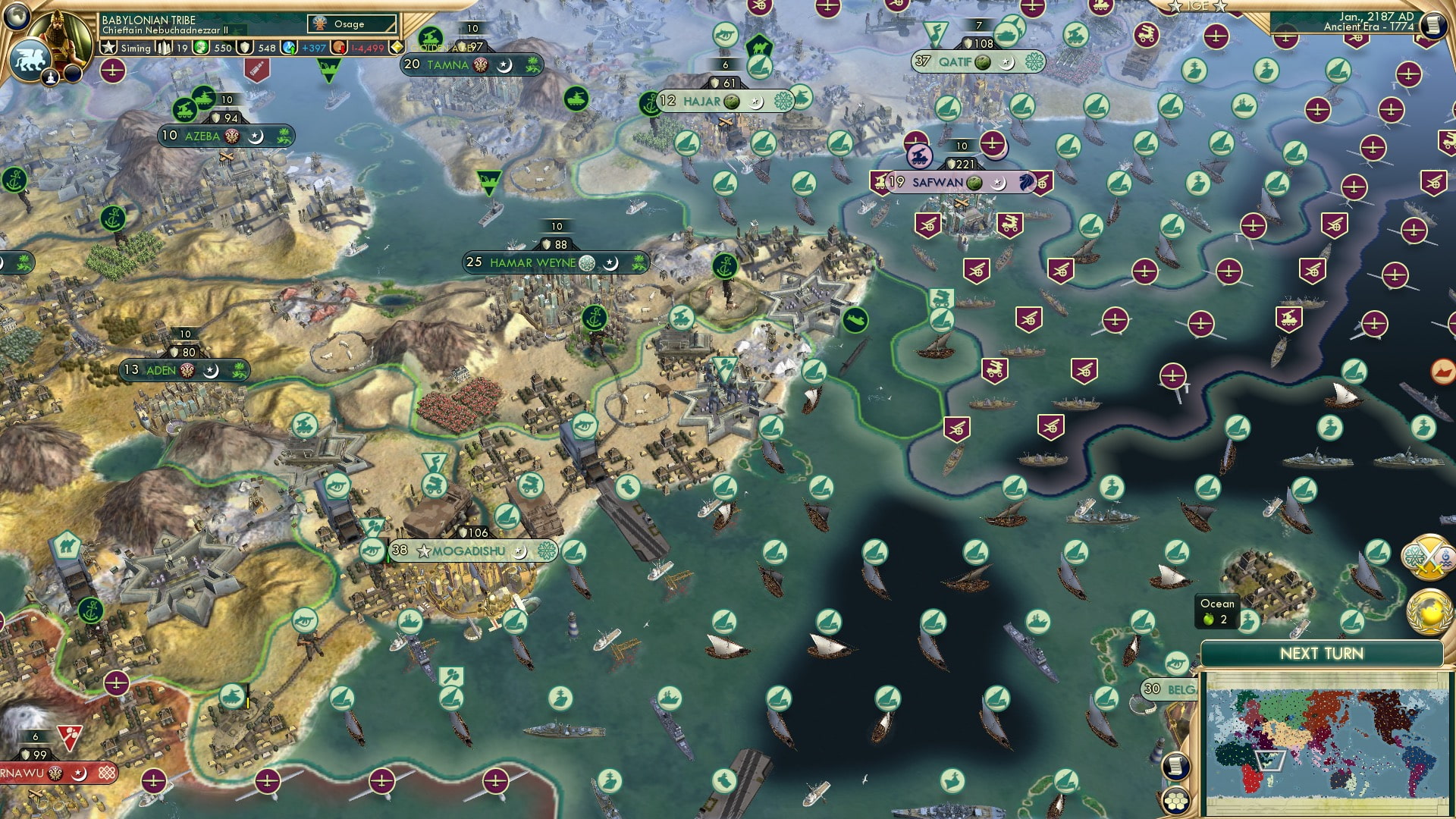Click the science icon showing +397
1456x819 pixels.
pos(287,48)
